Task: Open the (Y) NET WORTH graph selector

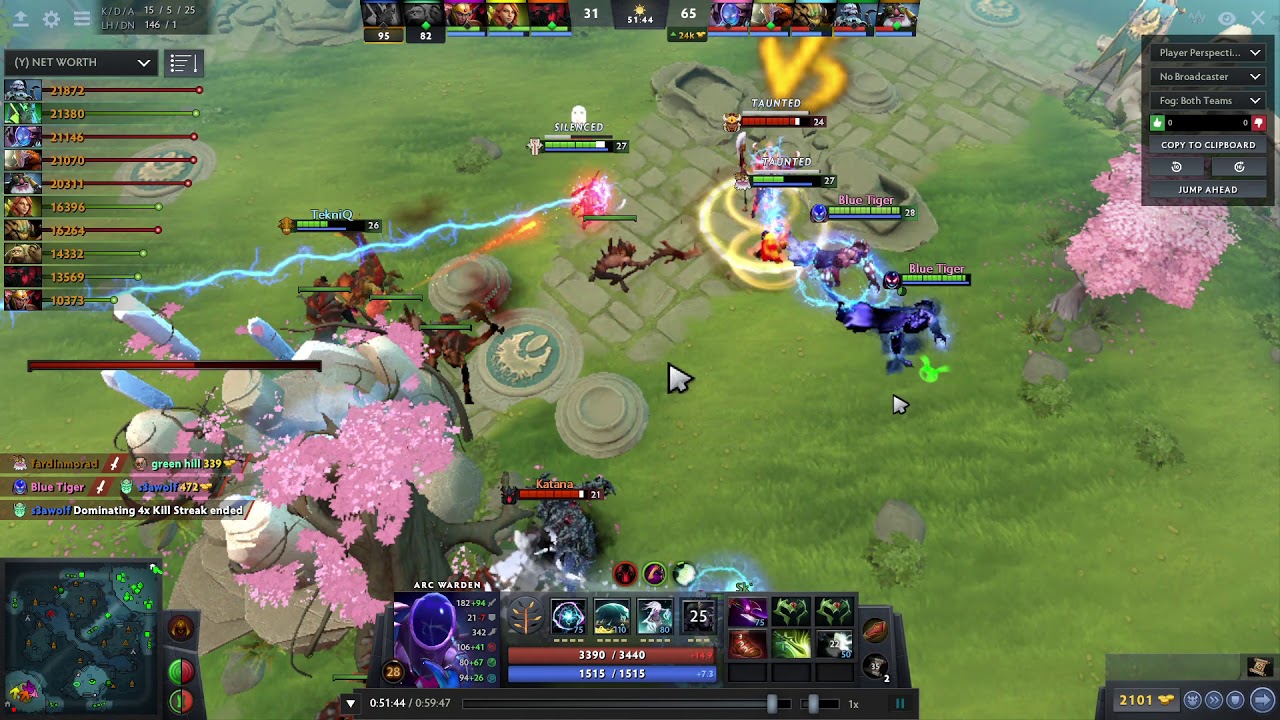Action: 80,62
